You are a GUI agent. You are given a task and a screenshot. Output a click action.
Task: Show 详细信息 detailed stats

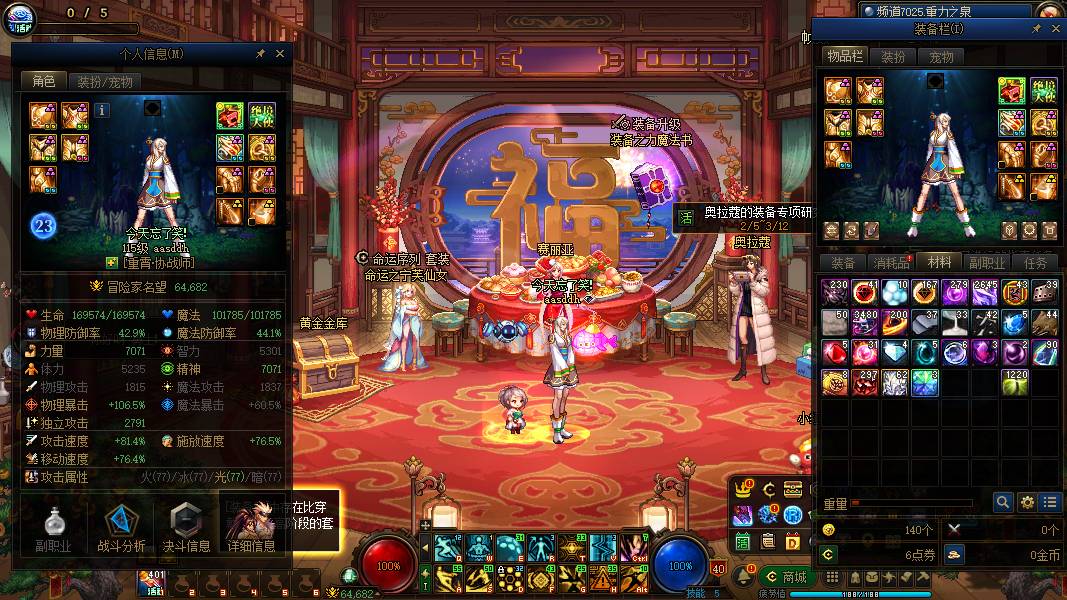(x=251, y=528)
